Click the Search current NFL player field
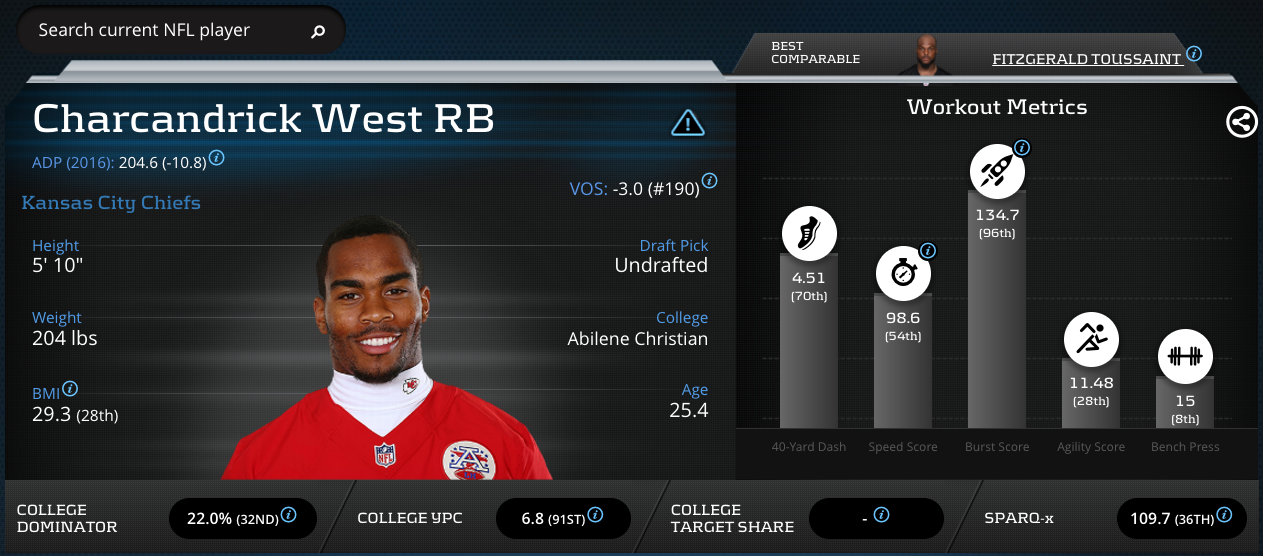 165,31
